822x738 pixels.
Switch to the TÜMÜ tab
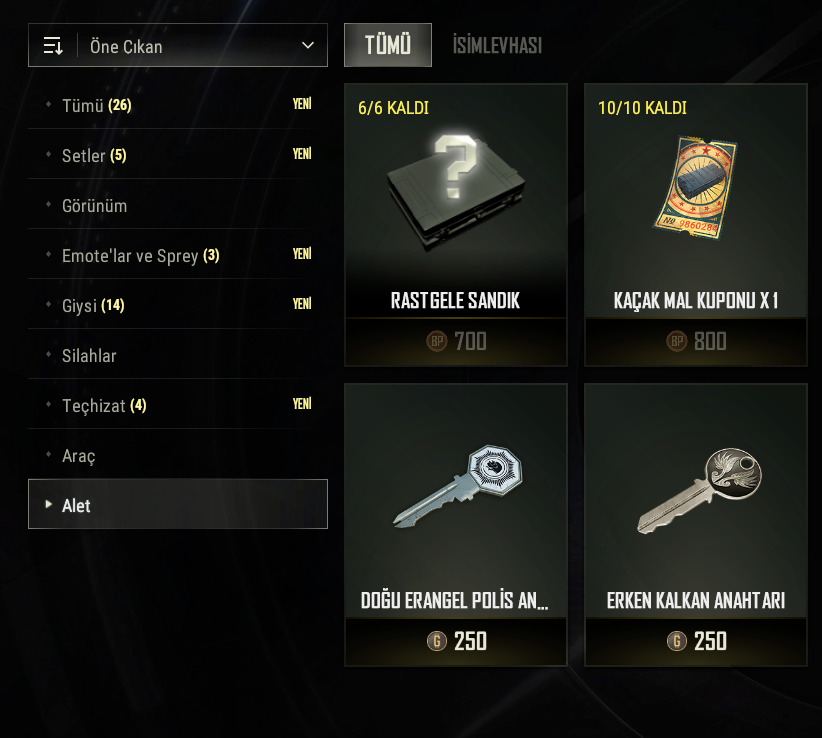(x=388, y=45)
